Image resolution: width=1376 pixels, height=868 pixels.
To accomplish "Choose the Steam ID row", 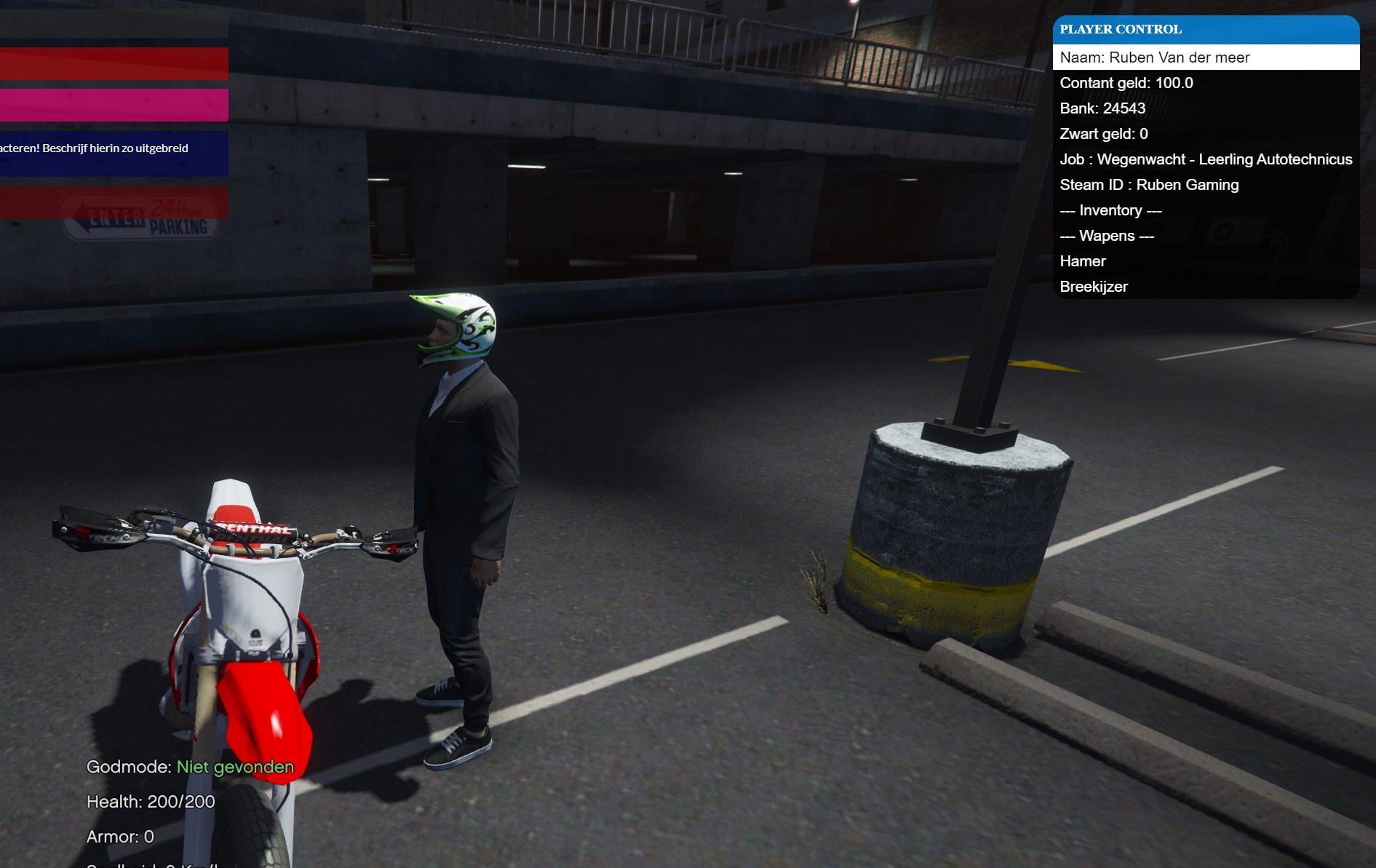I will click(x=1205, y=185).
